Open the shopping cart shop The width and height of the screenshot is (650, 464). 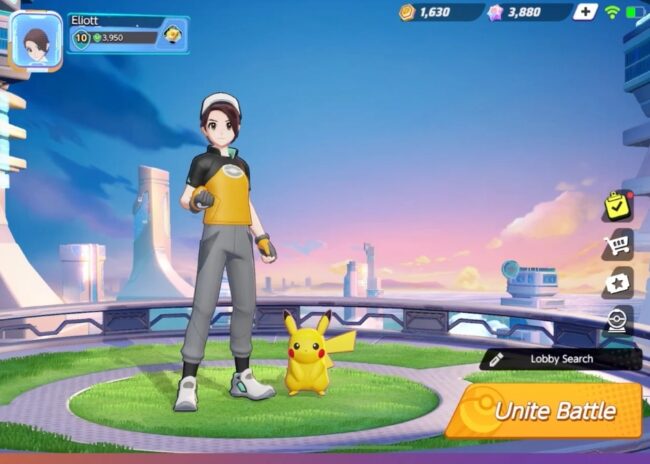(617, 244)
